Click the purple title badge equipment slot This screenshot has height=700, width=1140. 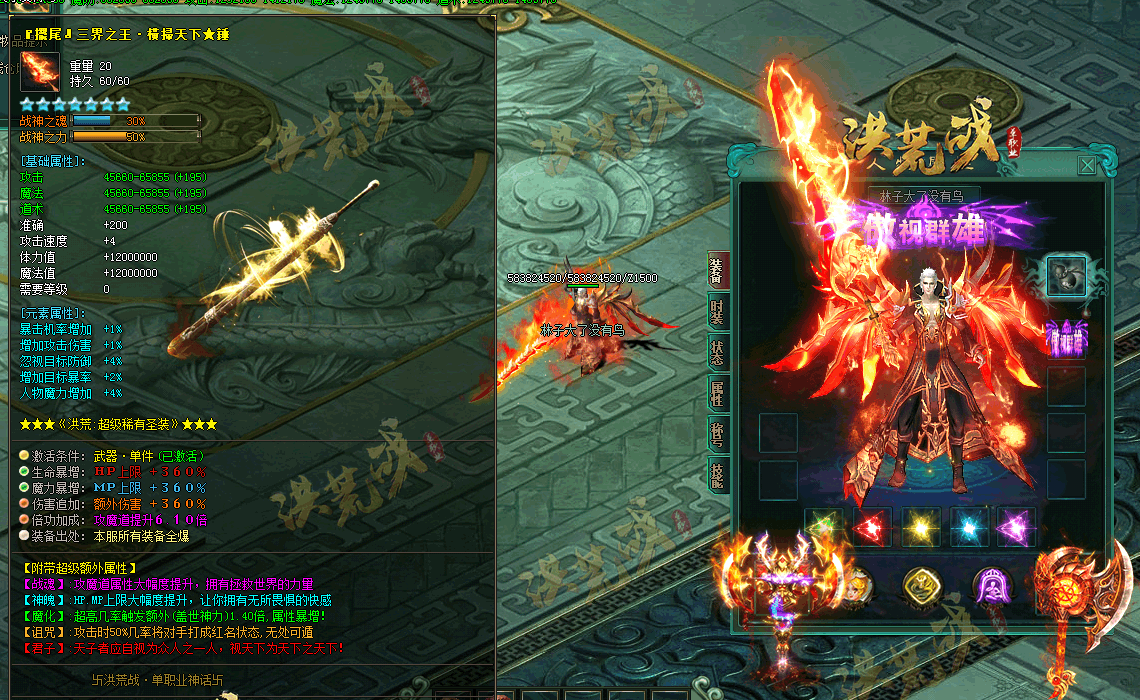[x=1066, y=338]
